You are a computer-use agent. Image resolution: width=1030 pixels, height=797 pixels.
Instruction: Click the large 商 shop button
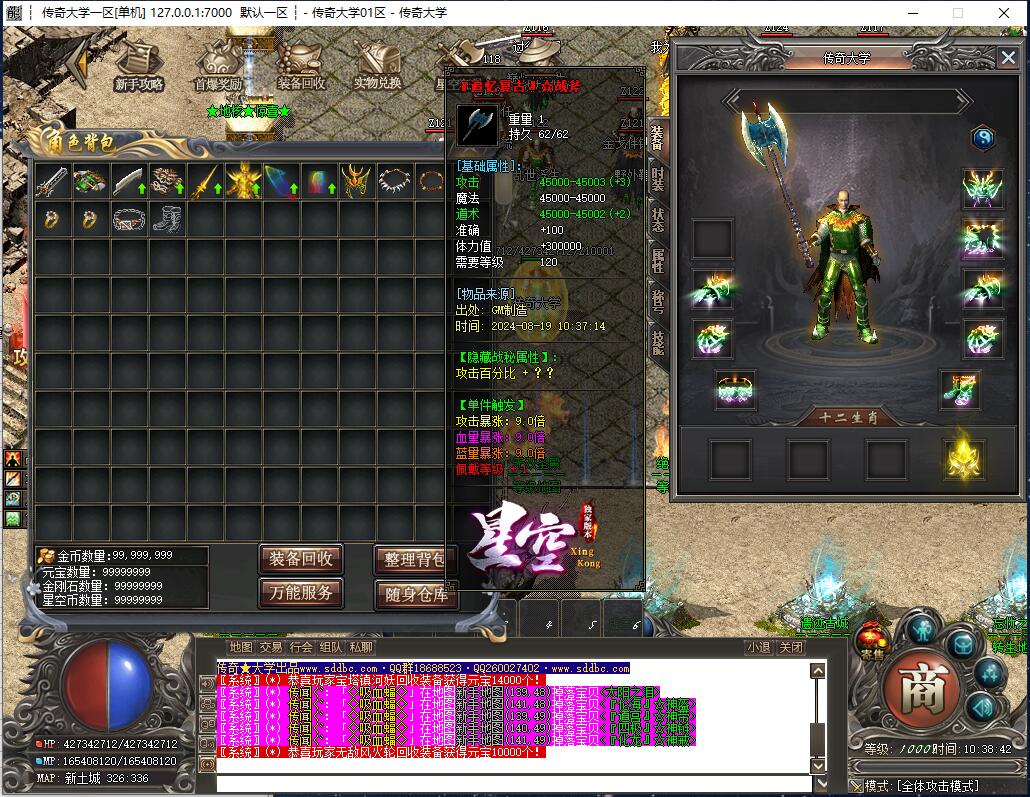[x=922, y=686]
